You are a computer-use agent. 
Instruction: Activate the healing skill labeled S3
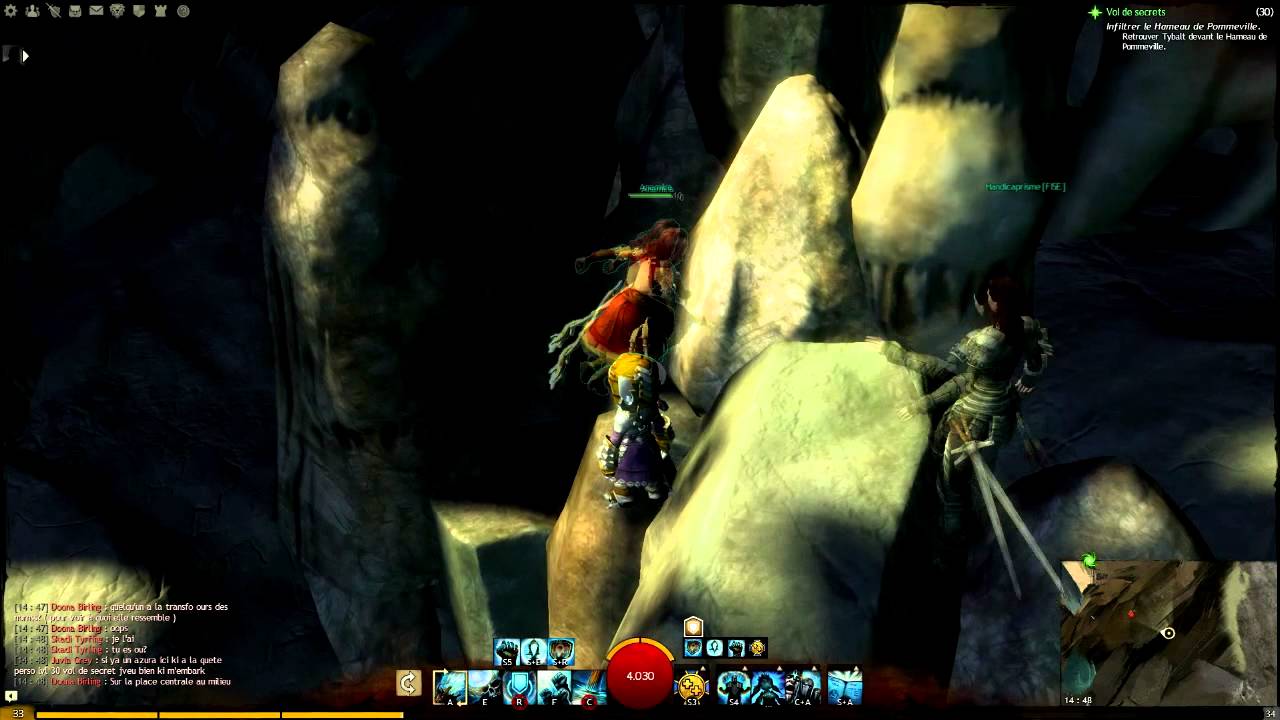coord(691,684)
